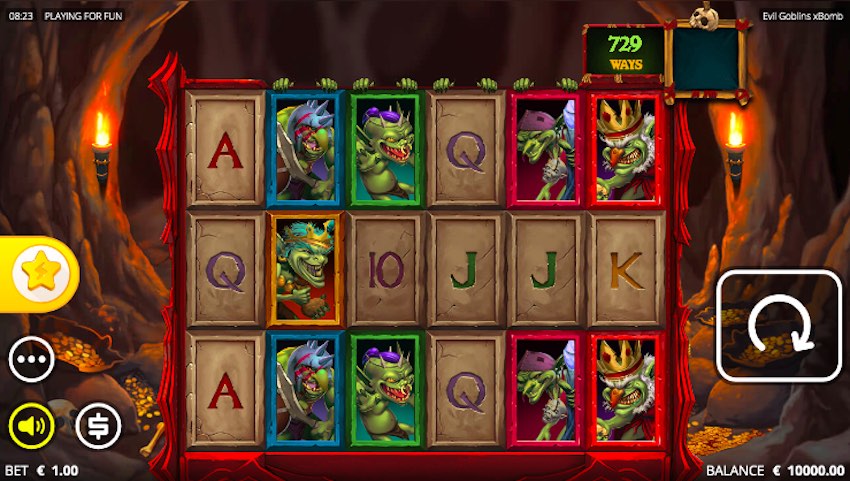Open the three-dots game menu
Screen dimensions: 850x481
32,360
